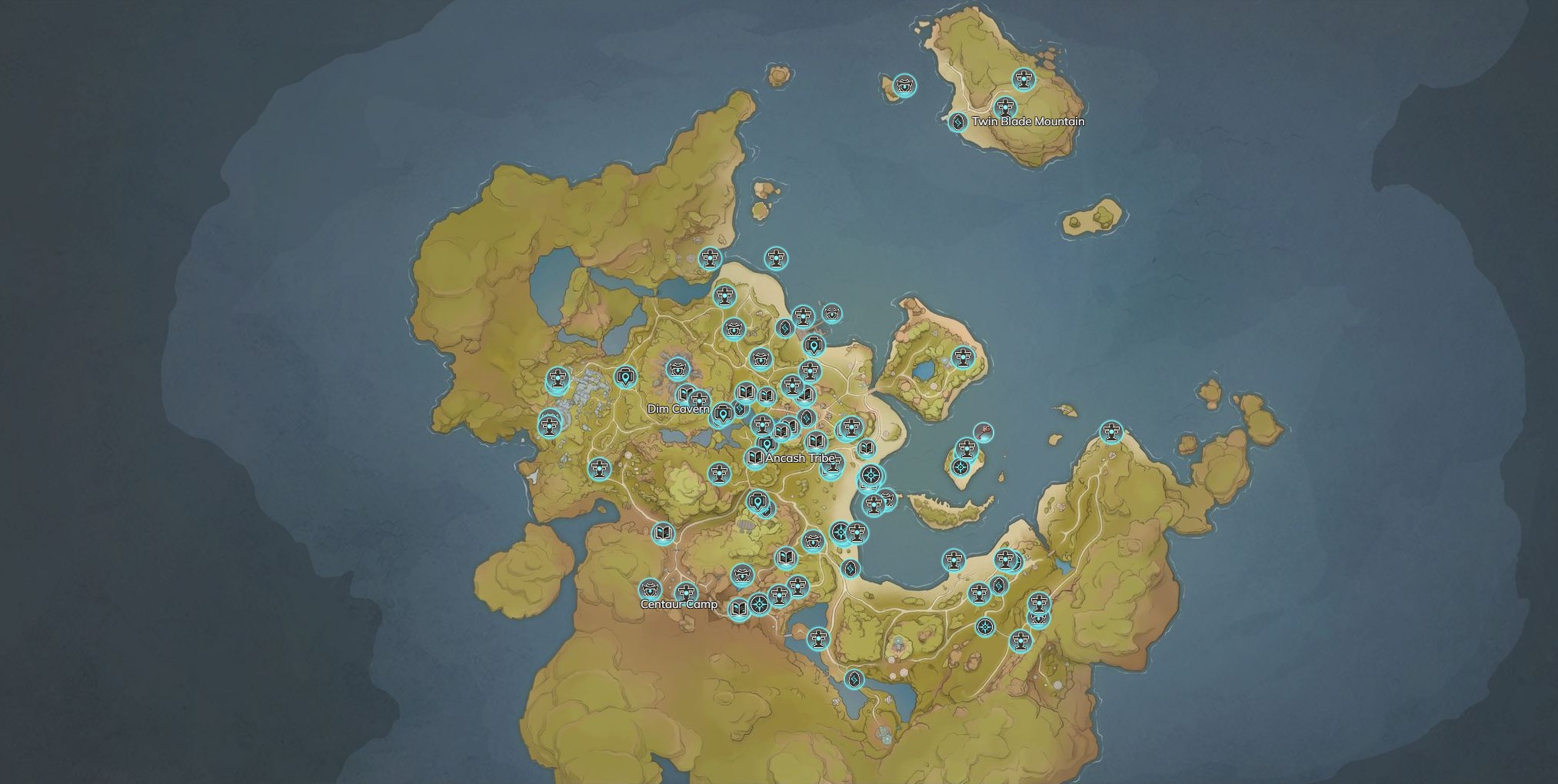Select the compass marker just east of Centaur Camp
Screen dimensions: 1558x784
(759, 604)
